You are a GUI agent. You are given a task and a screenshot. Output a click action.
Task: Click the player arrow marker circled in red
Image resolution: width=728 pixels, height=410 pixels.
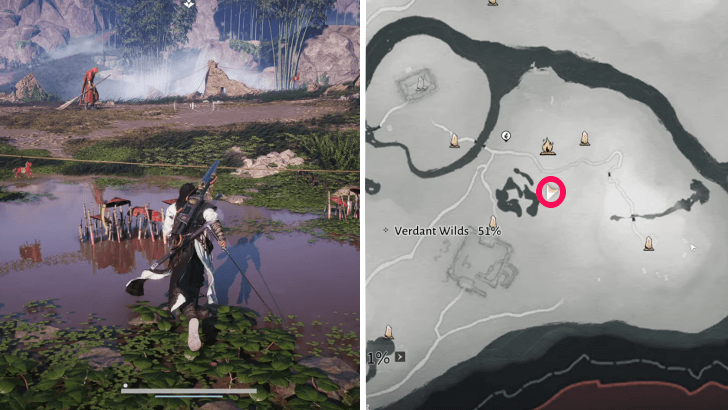pyautogui.click(x=551, y=192)
